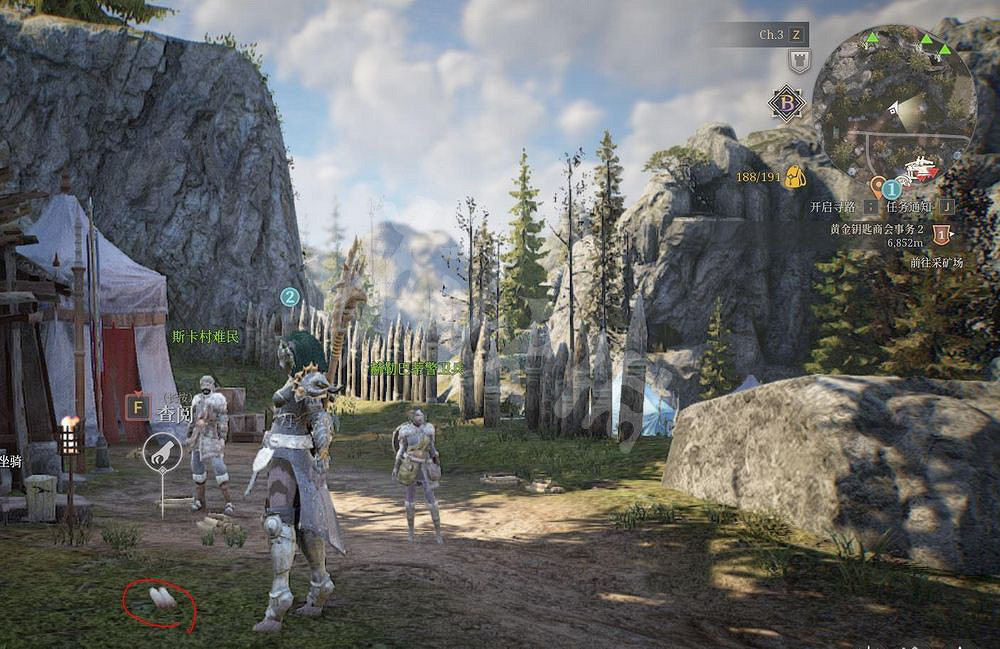Screen dimensions: 1000x649
Task: Click the grey castle shield icon
Action: pyautogui.click(x=799, y=62)
